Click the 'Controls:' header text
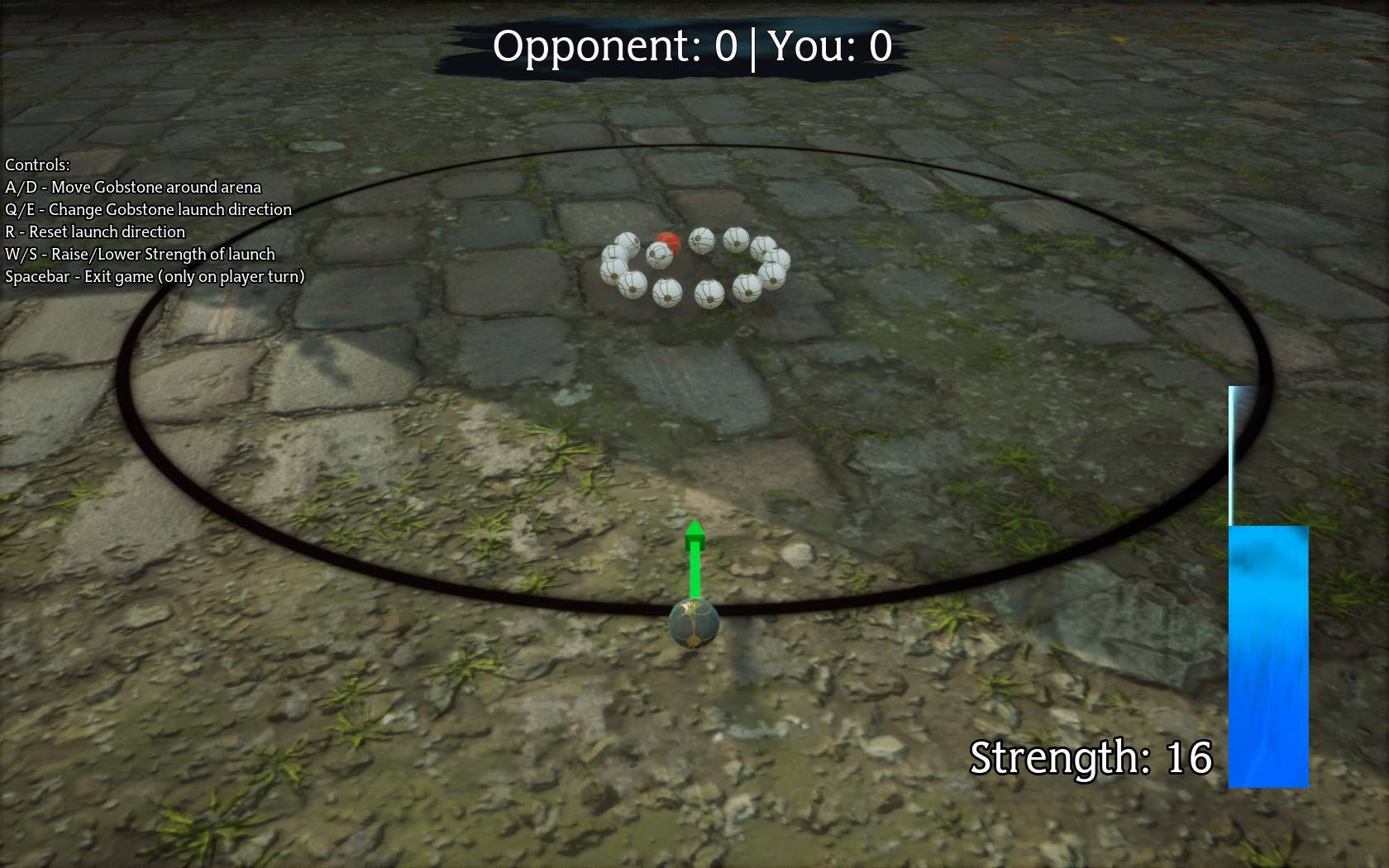The height and width of the screenshot is (868, 1389). pos(36,165)
